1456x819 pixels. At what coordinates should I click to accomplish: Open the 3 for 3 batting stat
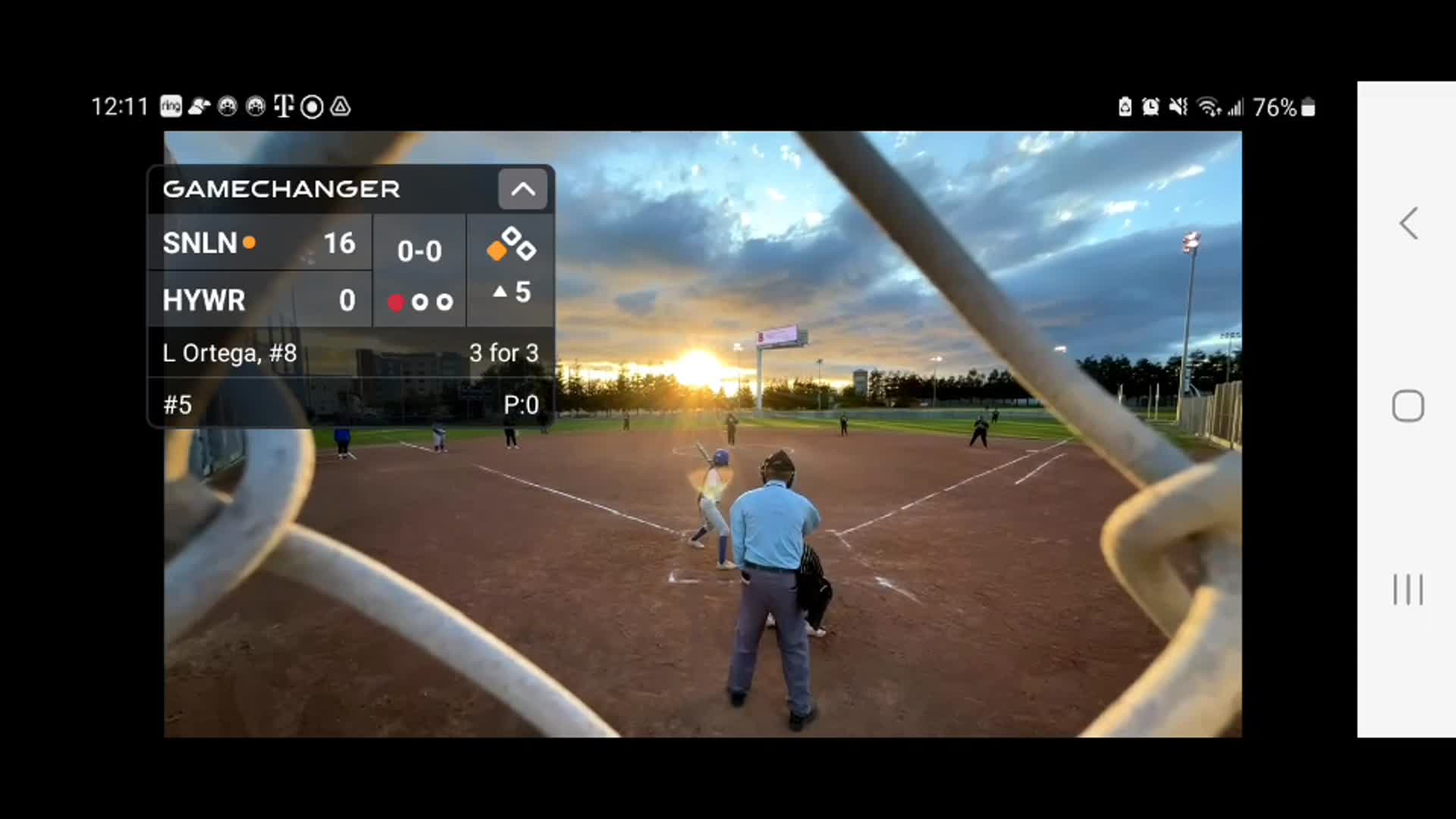[504, 353]
